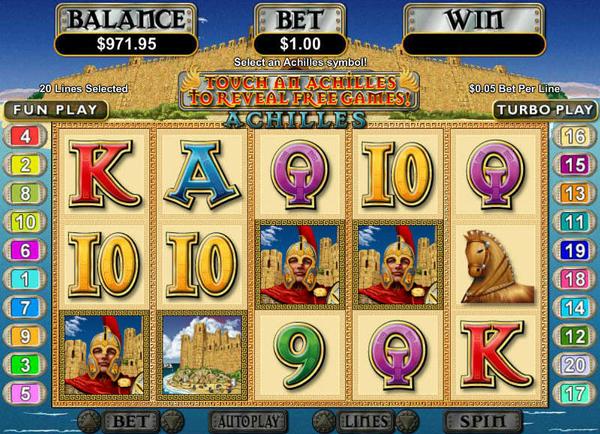Screen dimensions: 600x434
Task: Toggle the Turbo Play mode
Action: coord(546,109)
